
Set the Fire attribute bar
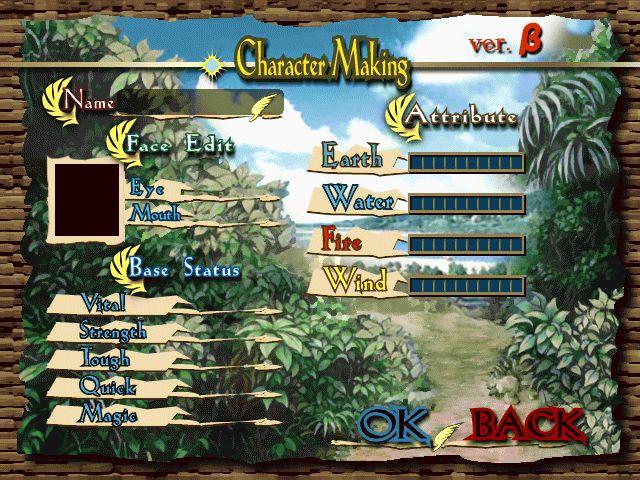466,244
